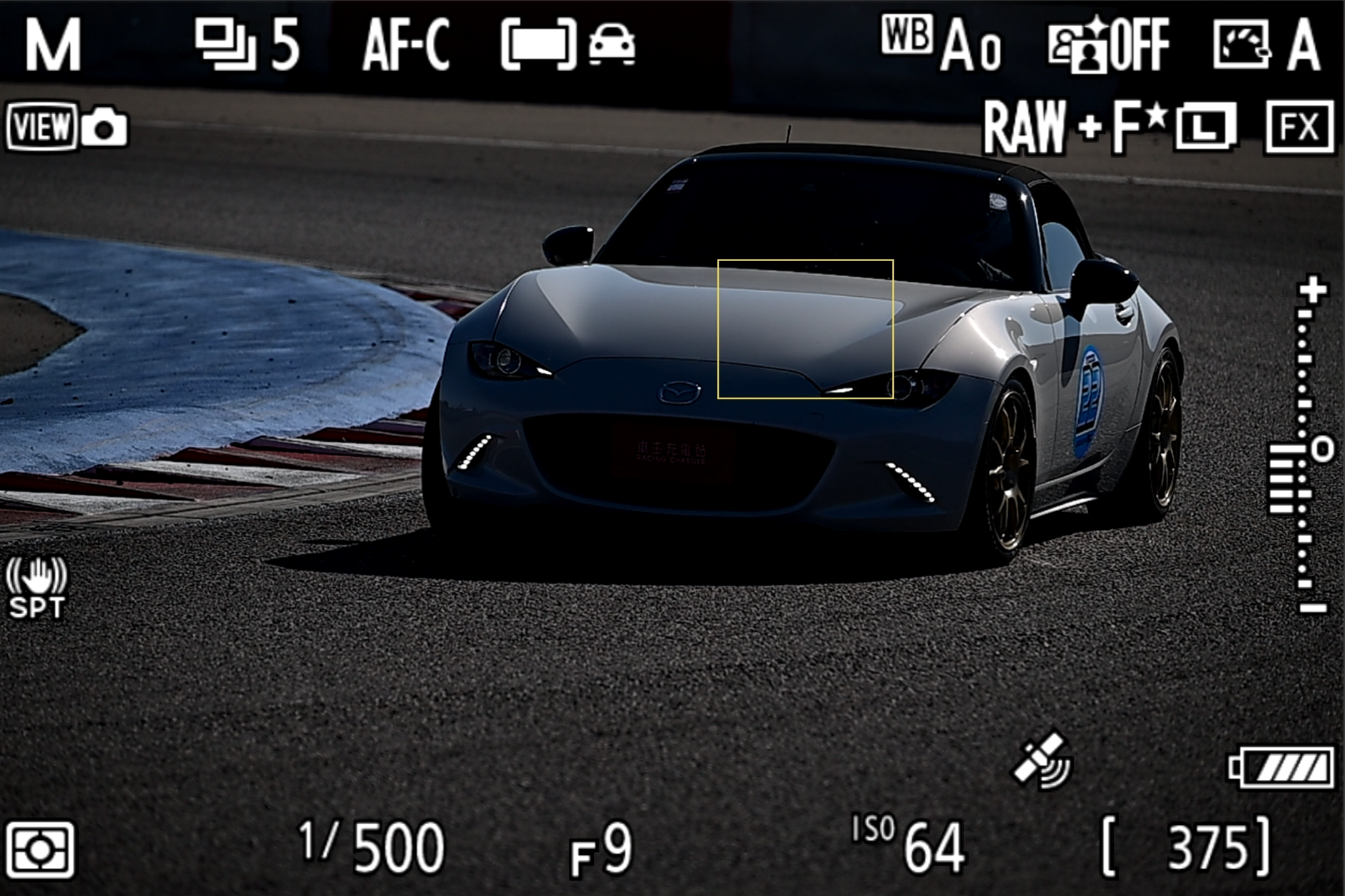Toggle the vehicle subject detection icon
This screenshot has height=896, width=1345.
click(x=612, y=44)
